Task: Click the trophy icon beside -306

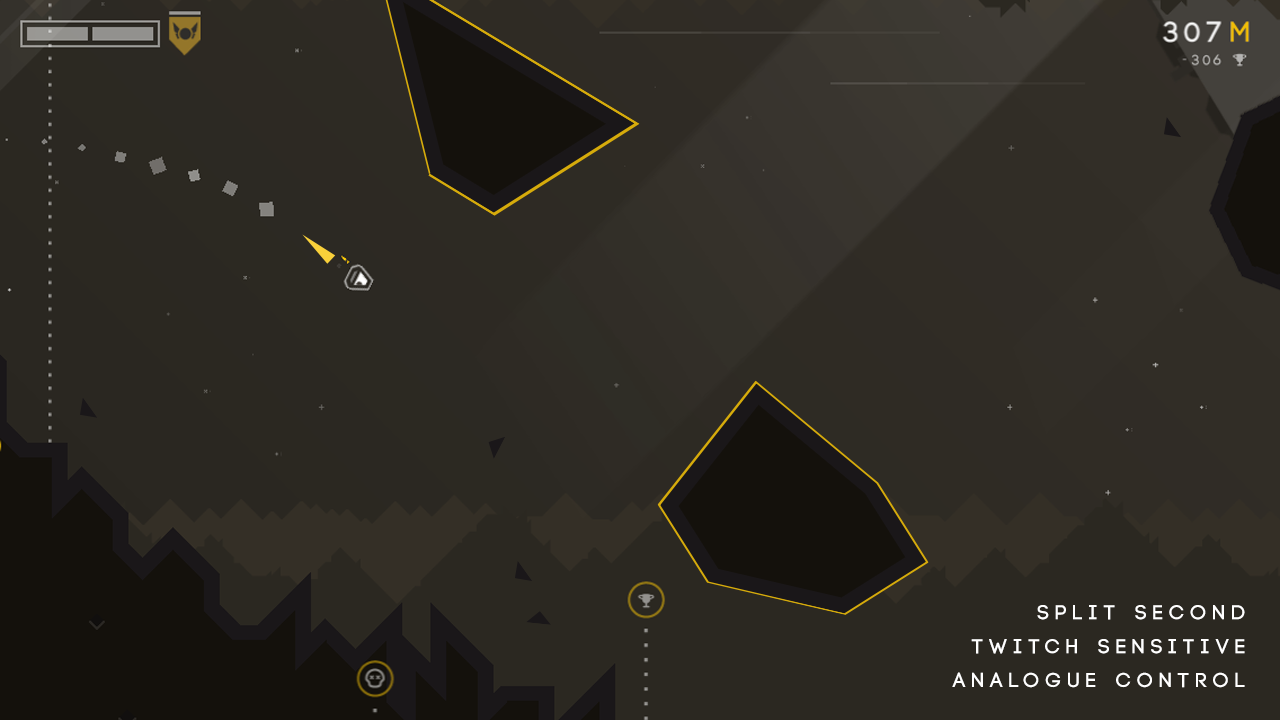Action: click(x=1238, y=60)
